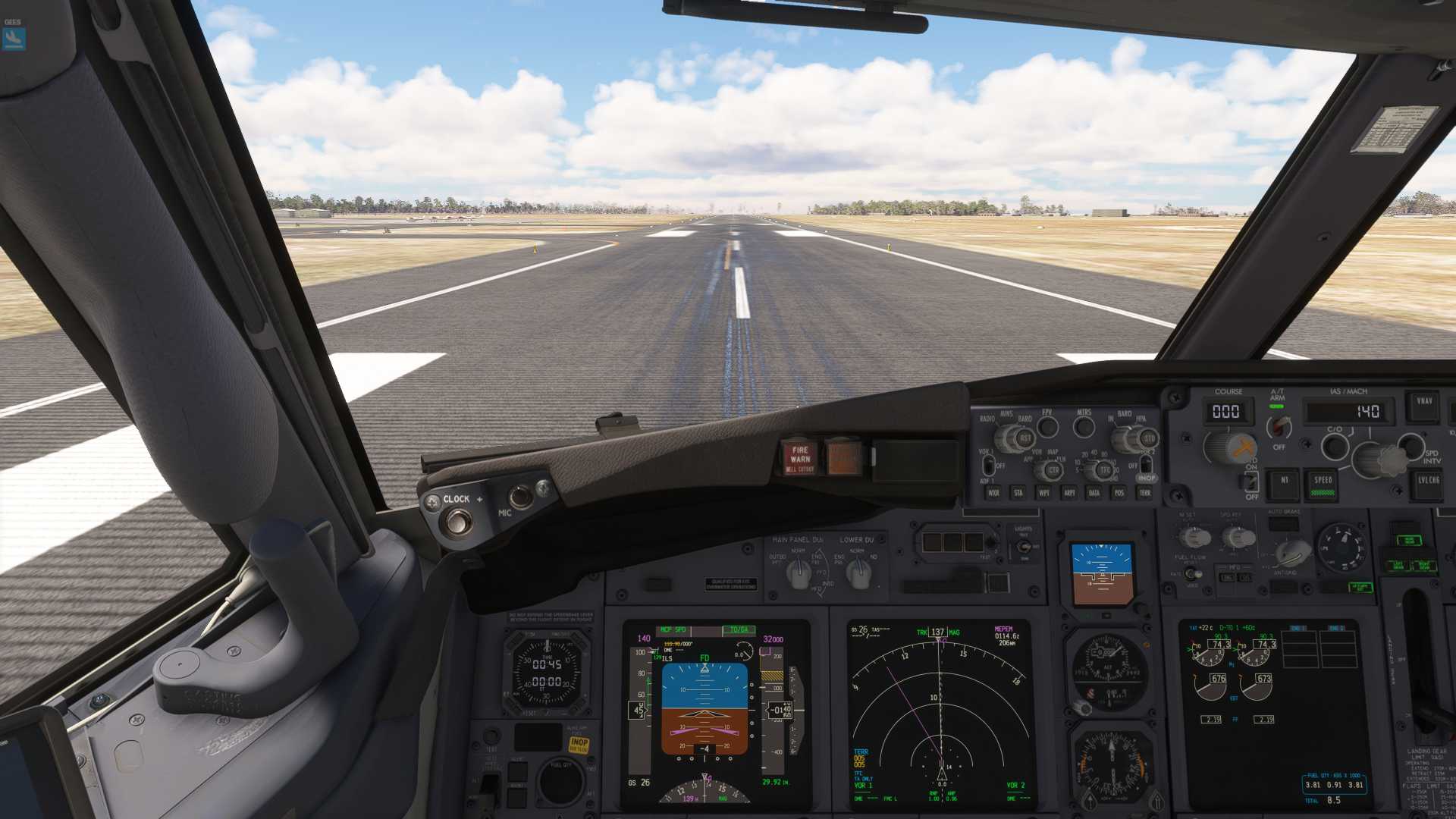The image size is (1456, 819).
Task: Engage the N1 mode button
Action: coord(1284,481)
